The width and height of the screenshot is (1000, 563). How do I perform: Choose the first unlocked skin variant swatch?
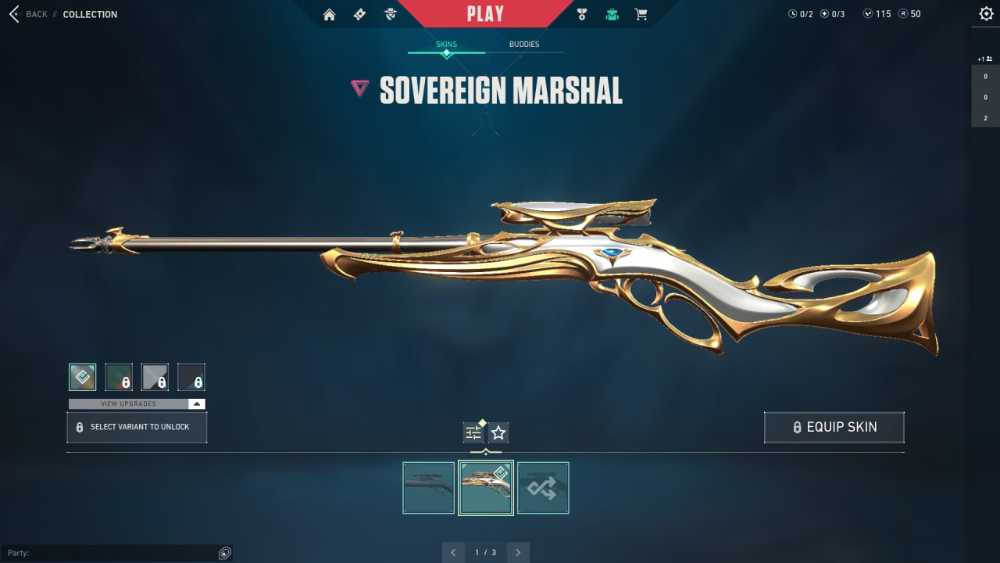point(83,377)
